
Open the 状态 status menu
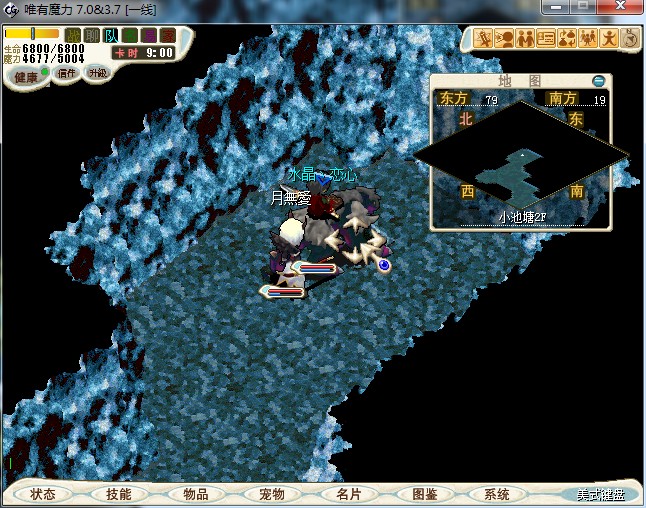pos(43,494)
